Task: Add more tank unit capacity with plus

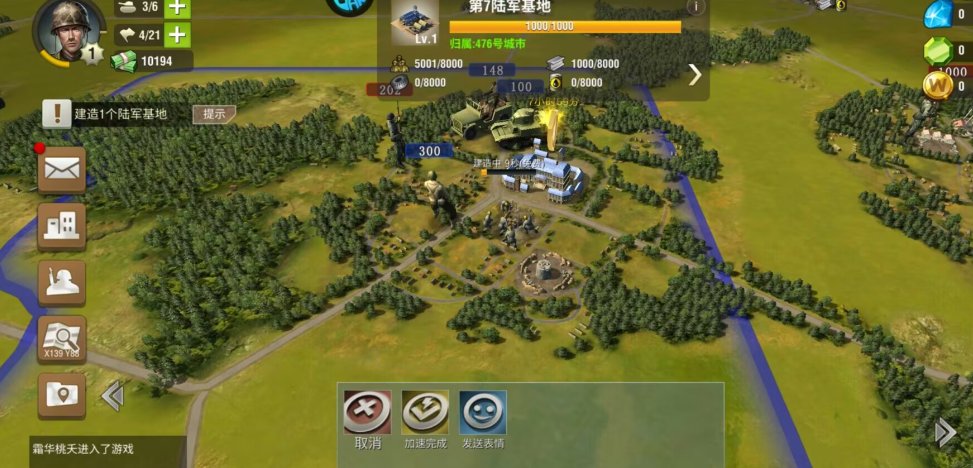Action: point(177,7)
